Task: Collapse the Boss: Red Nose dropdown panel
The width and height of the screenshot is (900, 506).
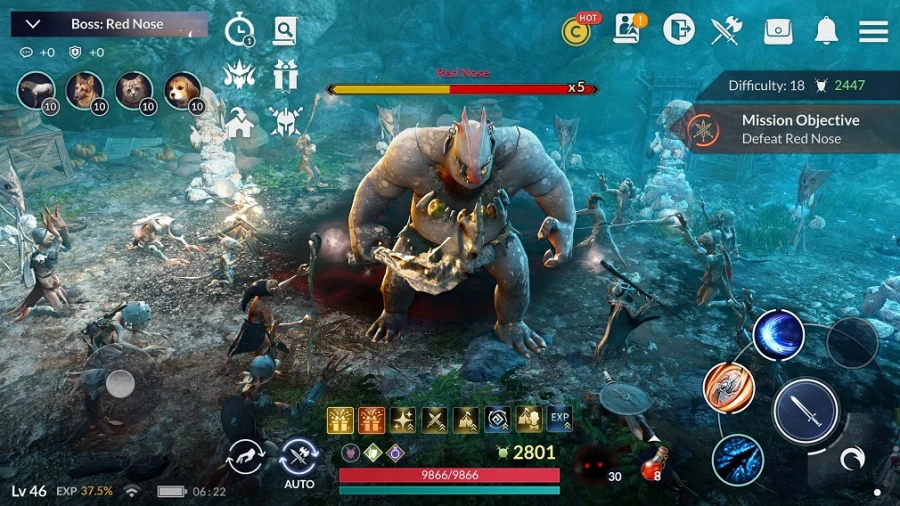Action: pos(32,24)
